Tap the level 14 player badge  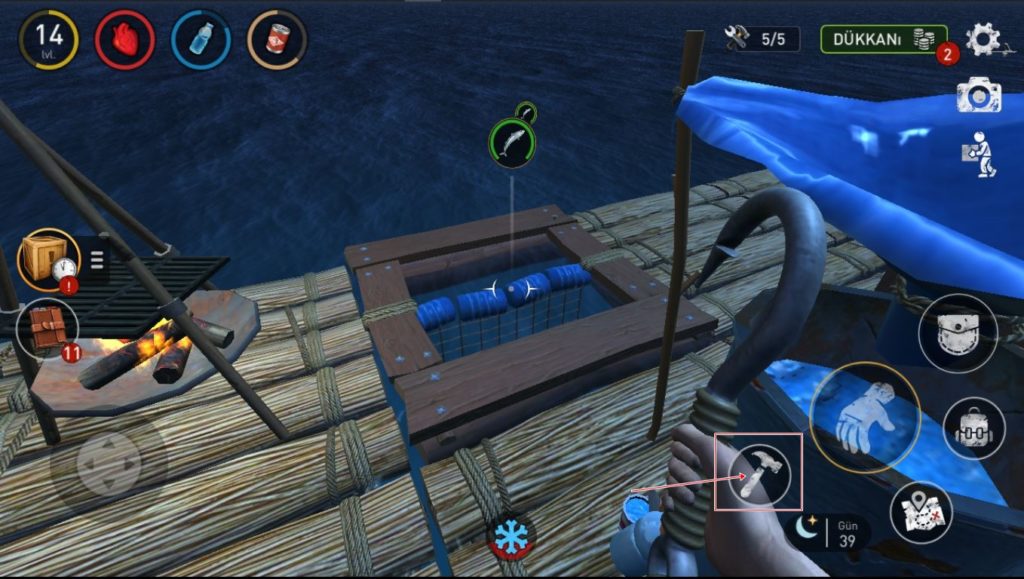48,39
